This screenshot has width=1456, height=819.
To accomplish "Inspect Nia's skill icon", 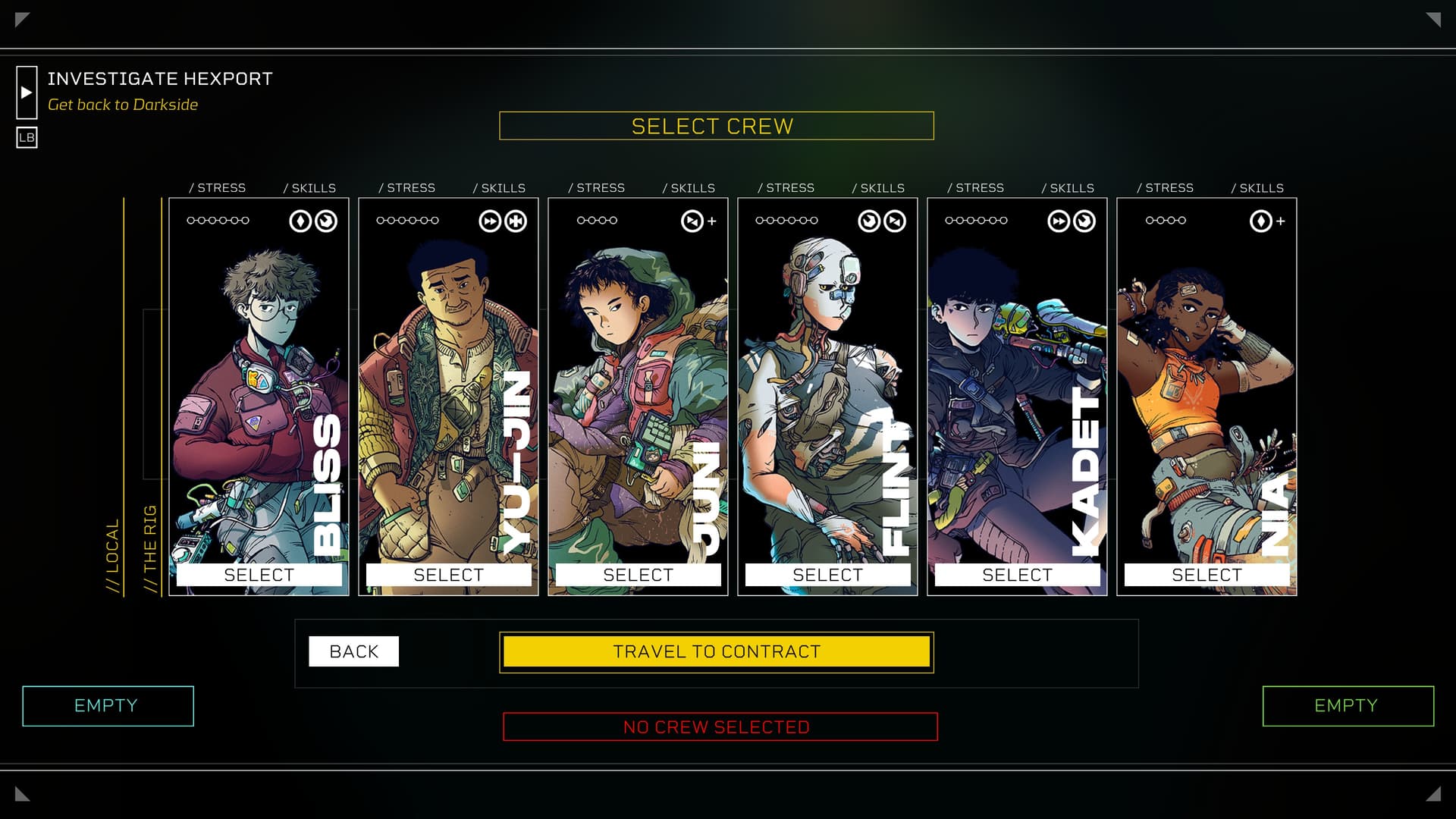I will pyautogui.click(x=1260, y=221).
